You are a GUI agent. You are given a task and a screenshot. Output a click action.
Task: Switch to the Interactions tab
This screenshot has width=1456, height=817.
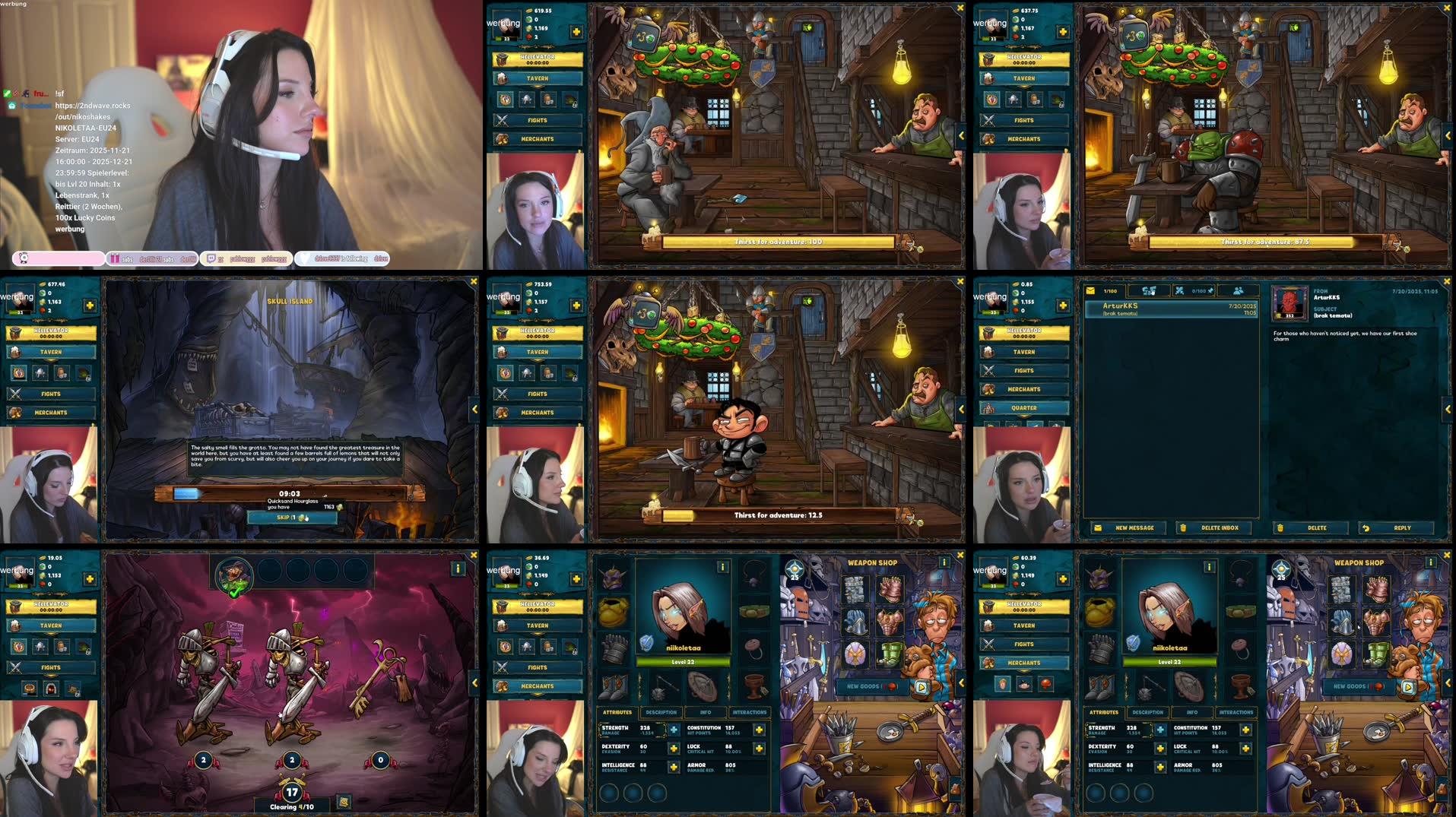click(x=750, y=712)
